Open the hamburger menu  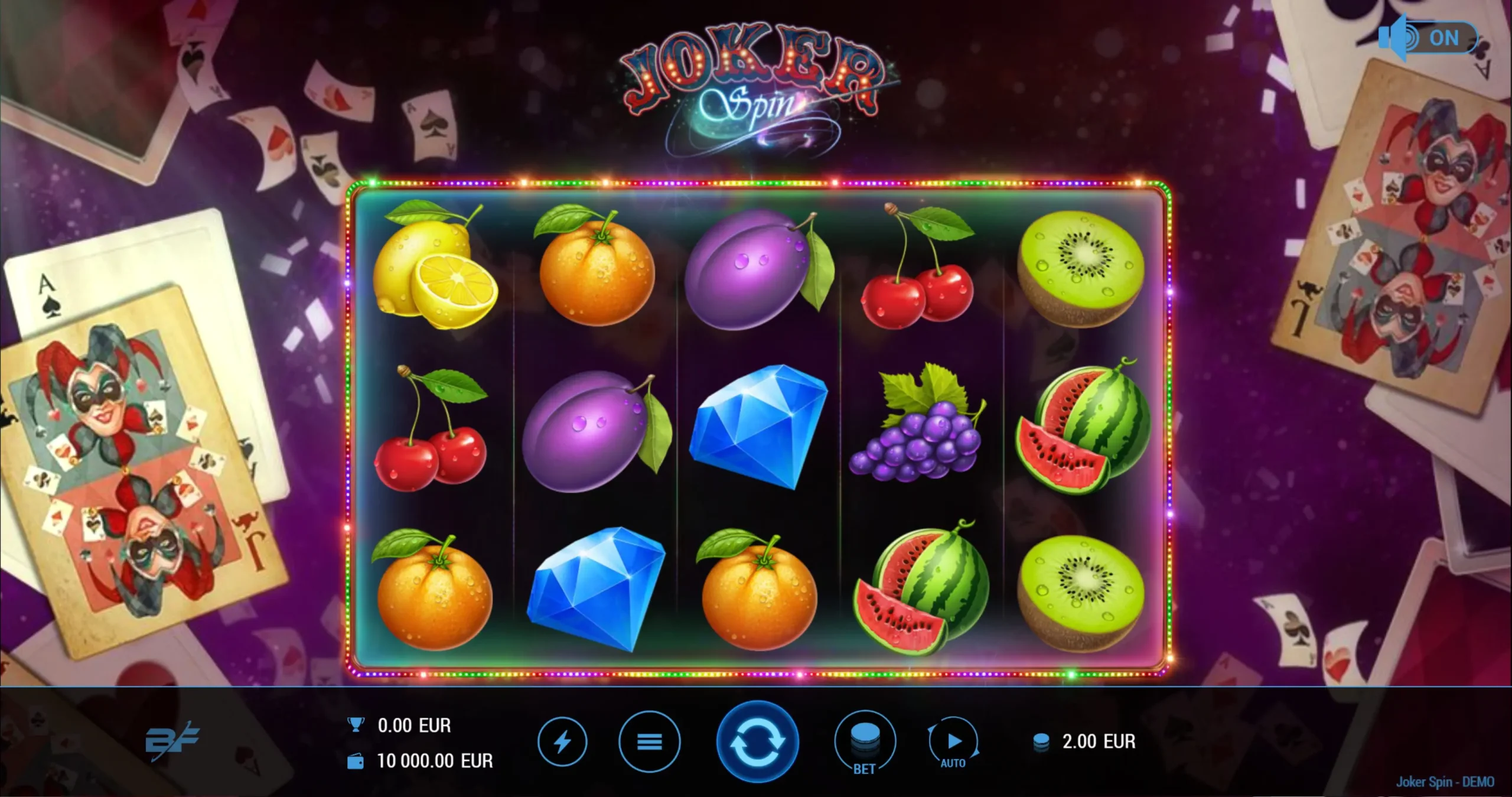click(x=649, y=741)
